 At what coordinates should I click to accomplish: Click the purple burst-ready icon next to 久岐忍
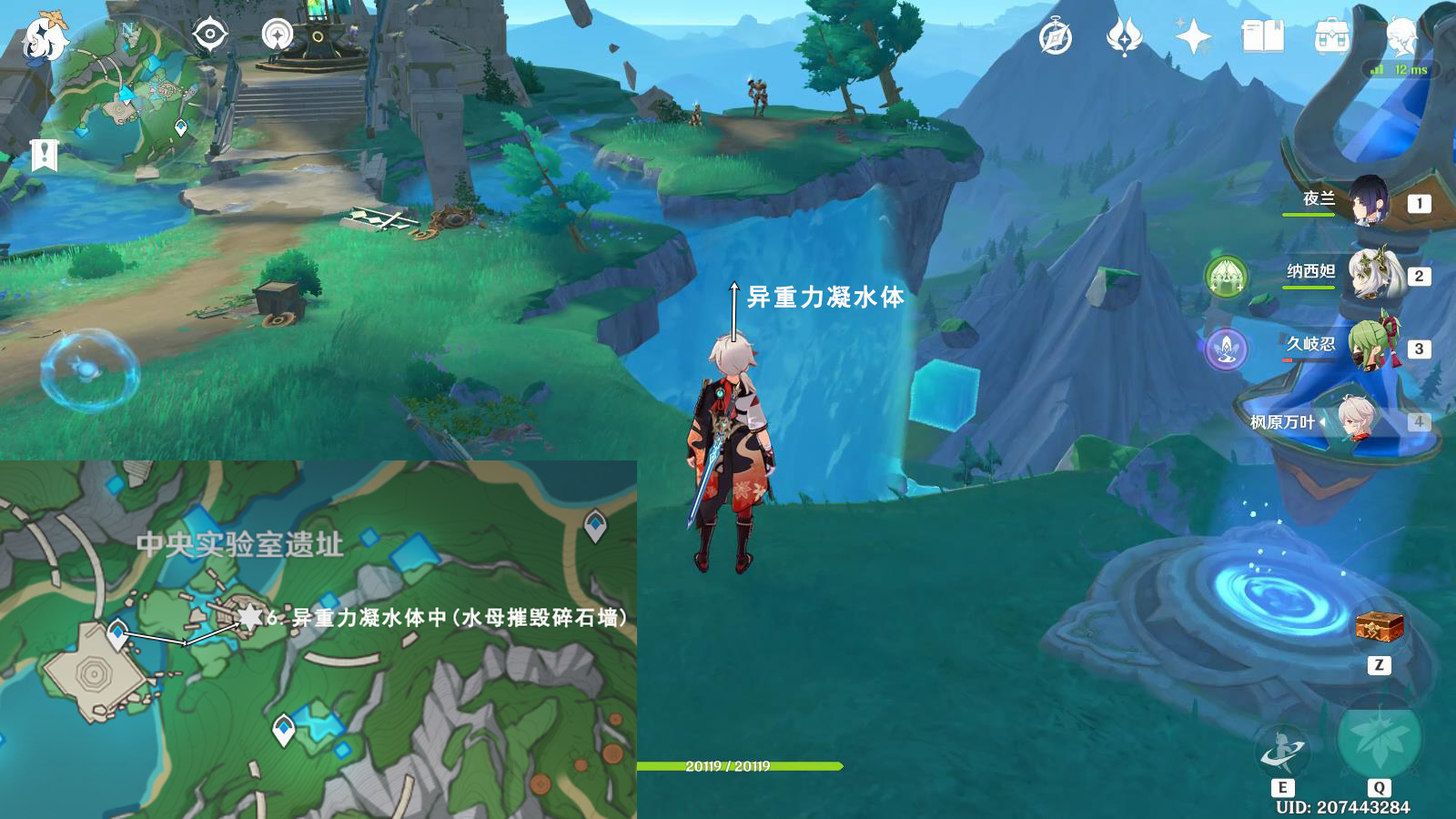(x=1228, y=349)
